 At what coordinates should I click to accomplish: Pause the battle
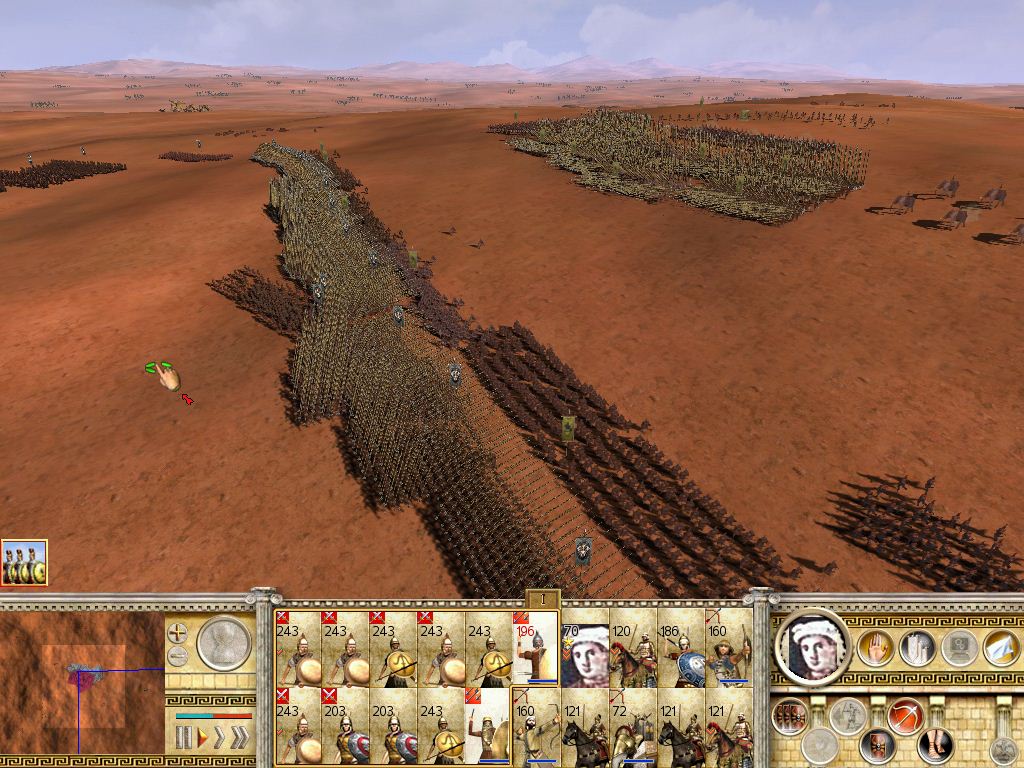tap(183, 739)
